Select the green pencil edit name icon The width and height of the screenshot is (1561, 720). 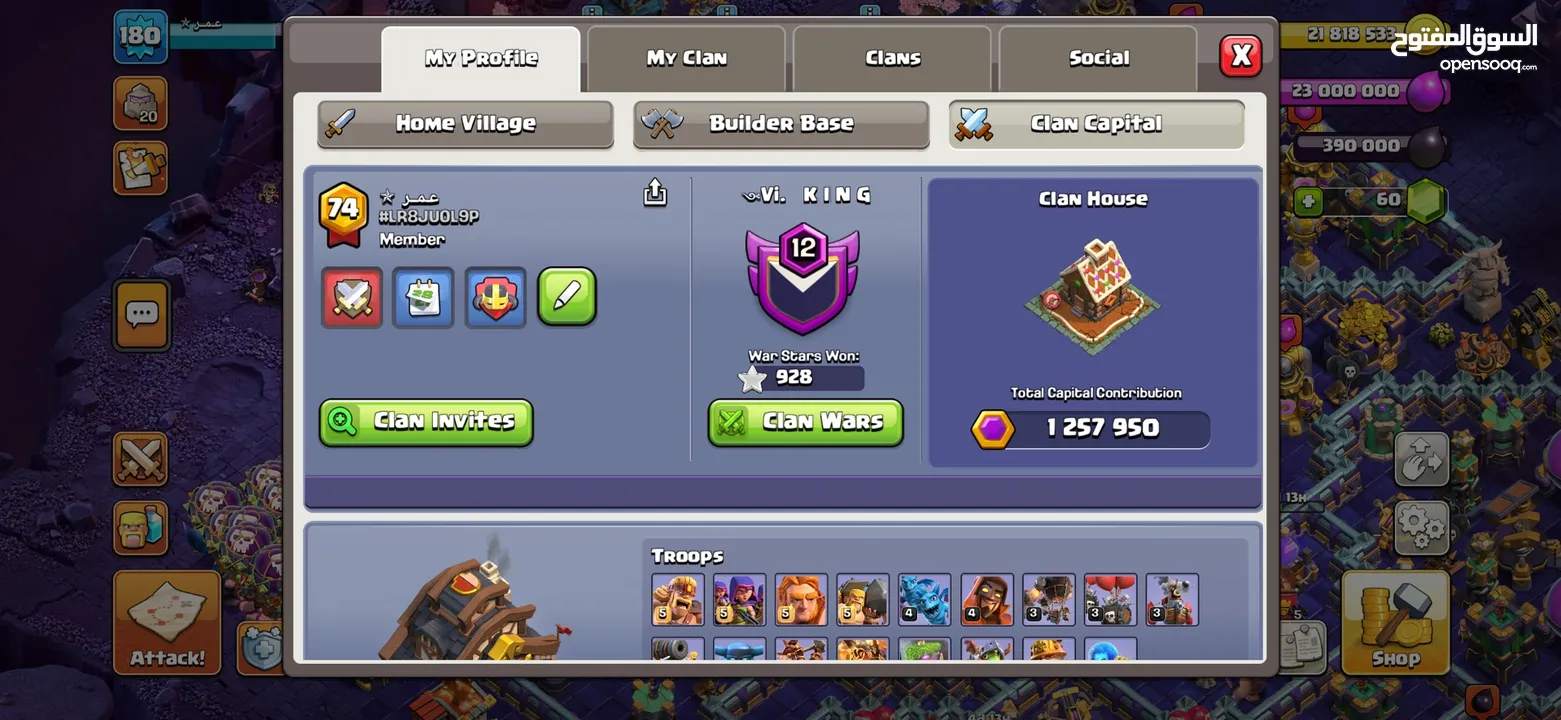click(x=567, y=297)
